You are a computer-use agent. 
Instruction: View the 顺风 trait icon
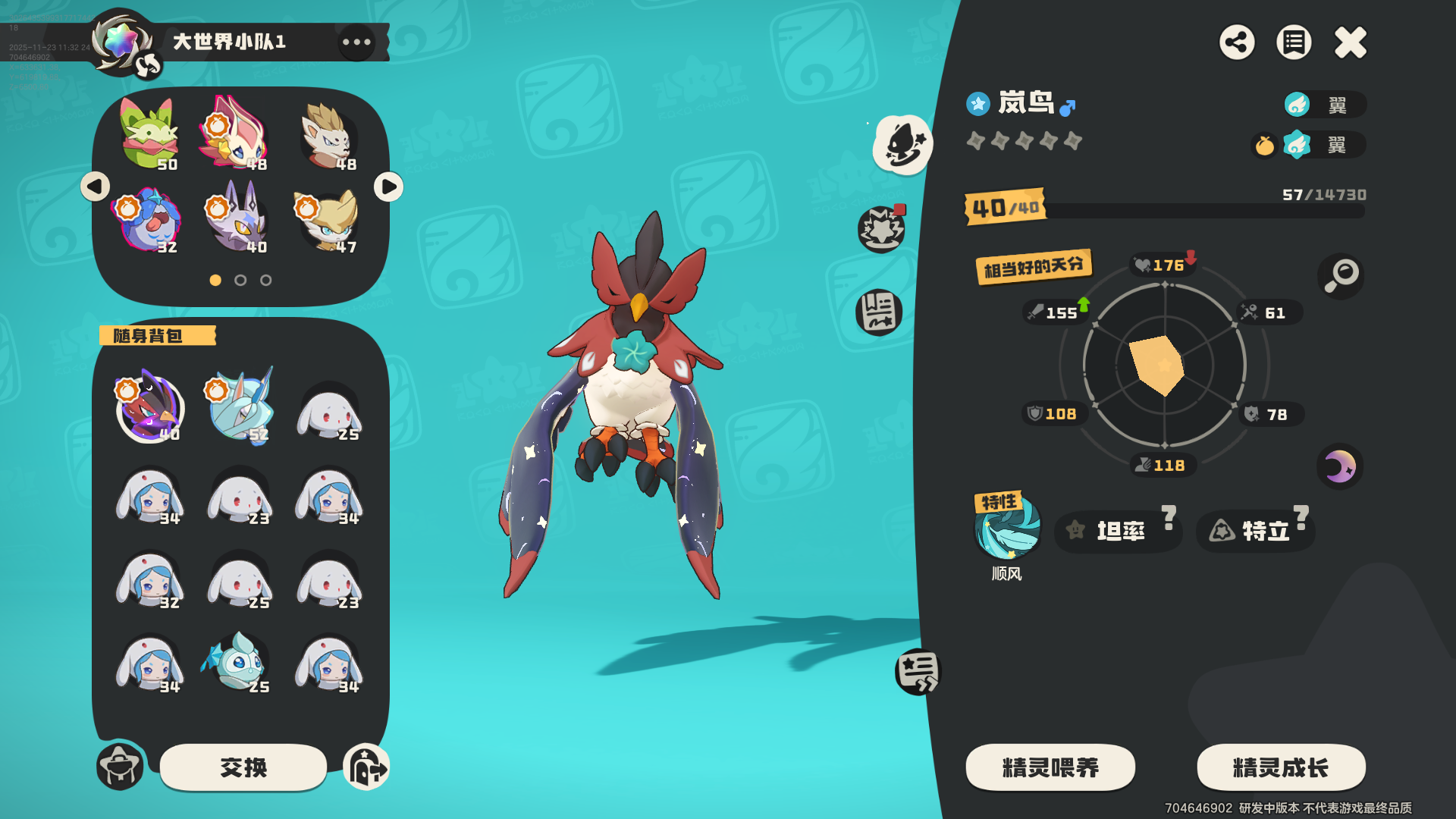click(x=1007, y=527)
